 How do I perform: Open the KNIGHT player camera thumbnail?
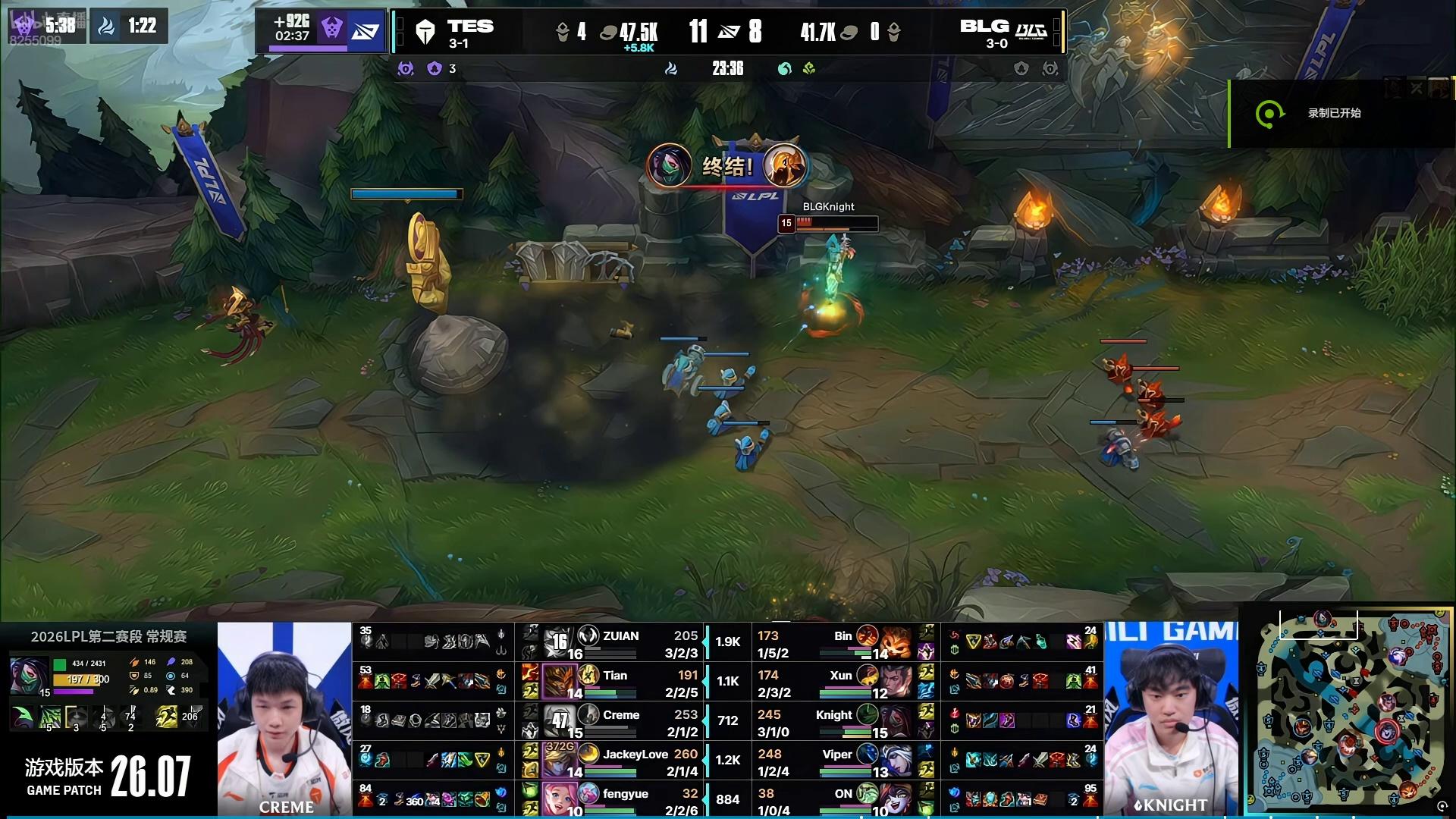[x=1170, y=719]
